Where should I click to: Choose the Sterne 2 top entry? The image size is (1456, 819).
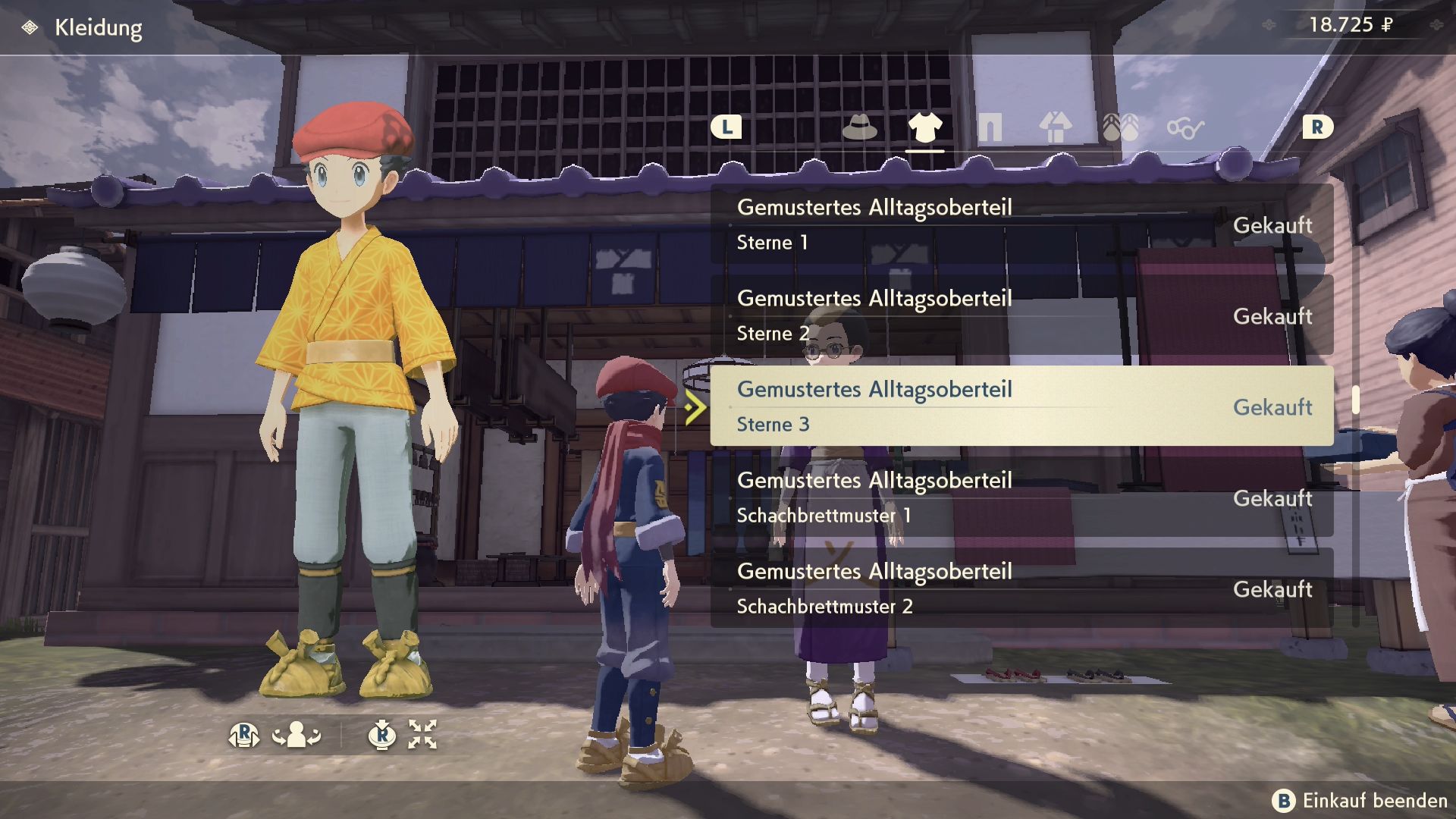[x=1021, y=315]
